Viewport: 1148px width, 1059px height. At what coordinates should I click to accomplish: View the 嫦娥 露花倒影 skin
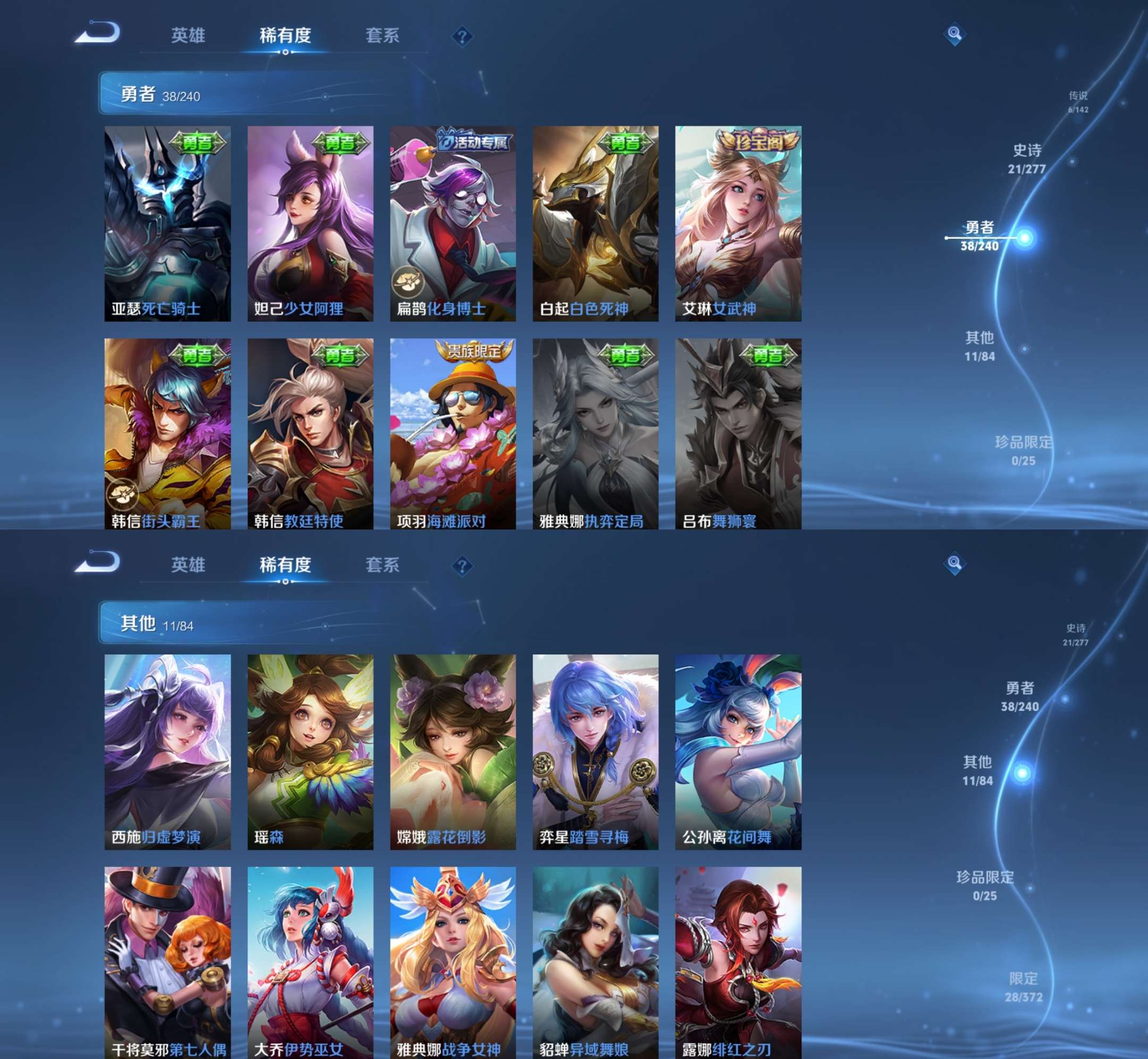coord(452,752)
